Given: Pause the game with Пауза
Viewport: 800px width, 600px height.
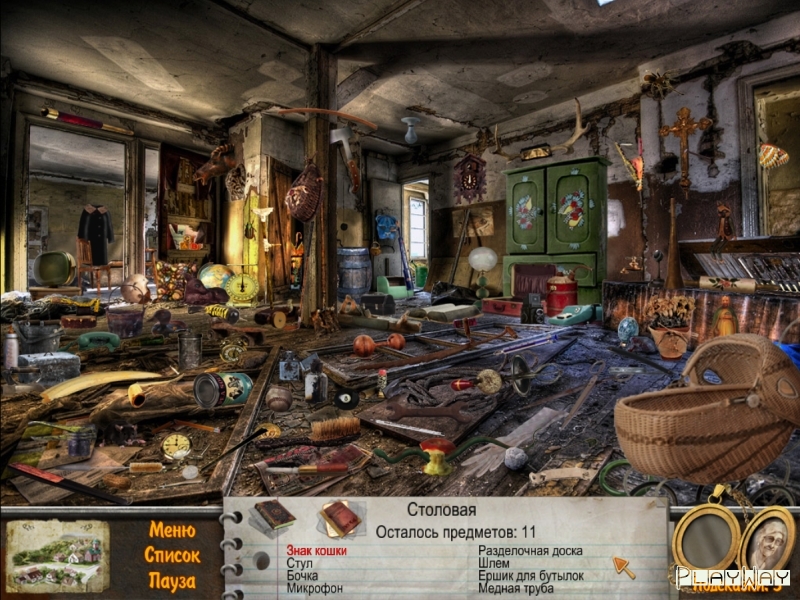Looking at the screenshot, I should (x=172, y=580).
